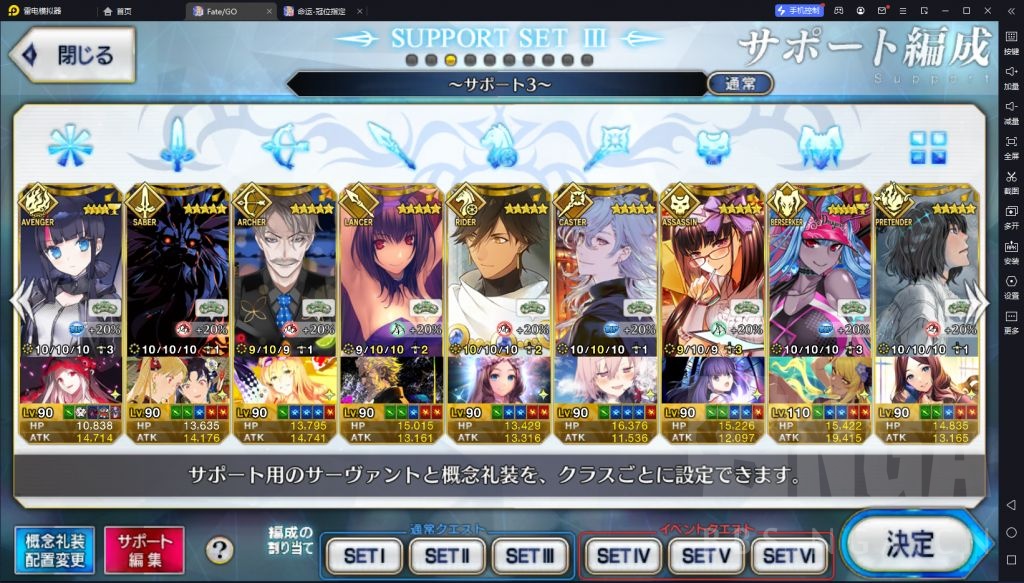Image resolution: width=1024 pixels, height=583 pixels.
Task: Assign formation to SET II
Action: (x=446, y=555)
